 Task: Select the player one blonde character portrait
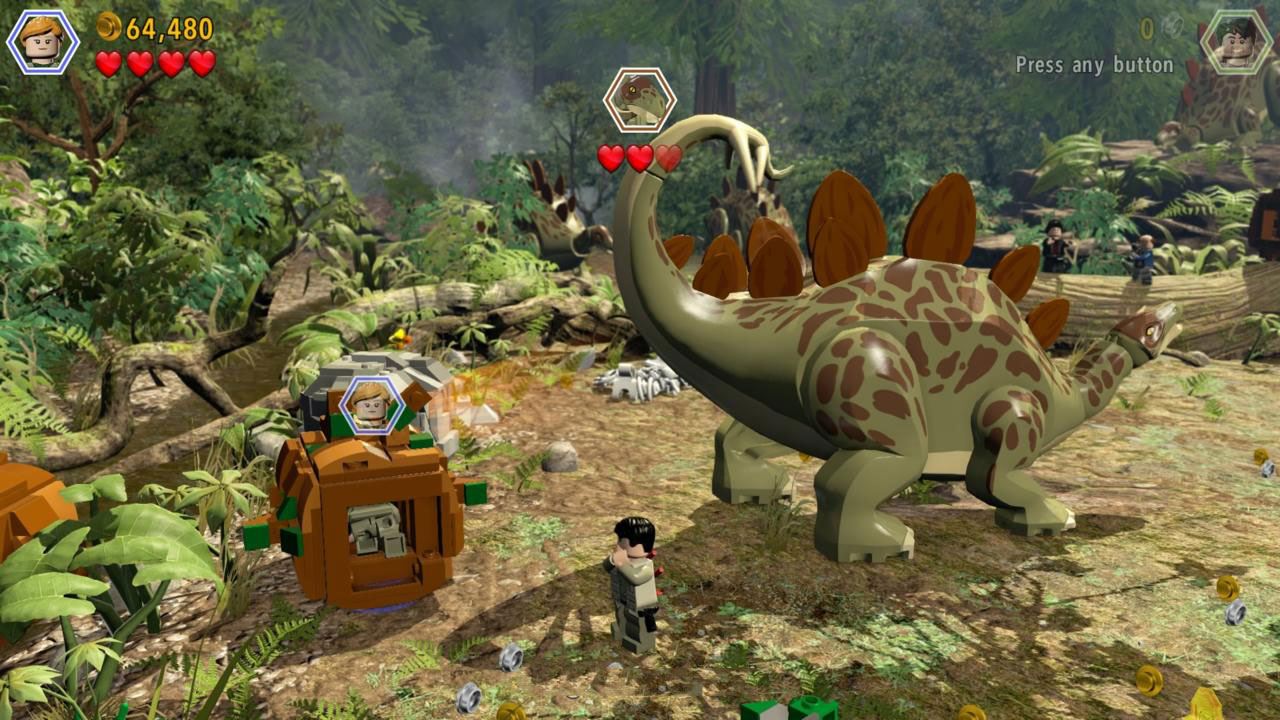click(x=43, y=42)
